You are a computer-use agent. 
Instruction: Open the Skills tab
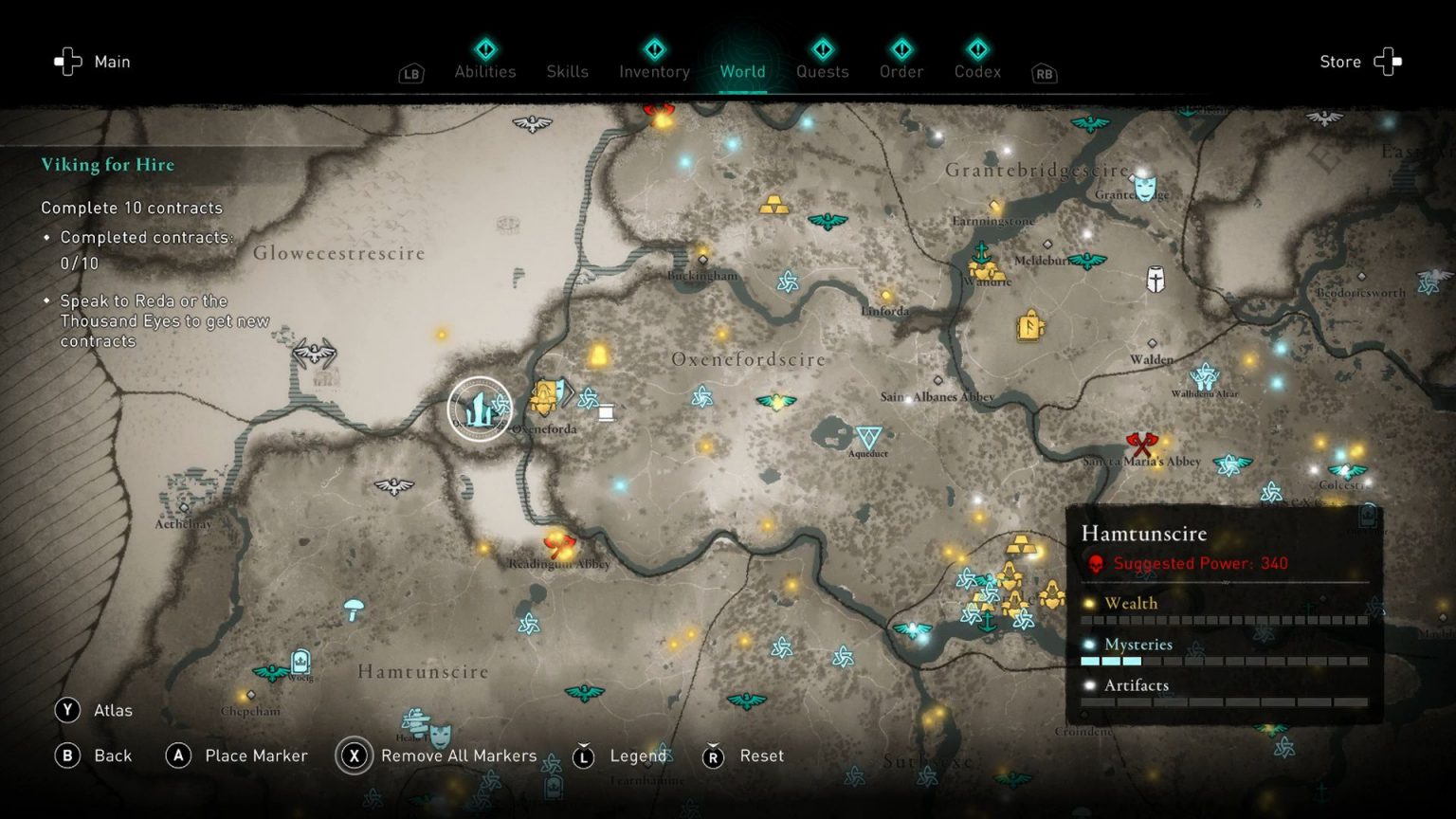[x=567, y=71]
